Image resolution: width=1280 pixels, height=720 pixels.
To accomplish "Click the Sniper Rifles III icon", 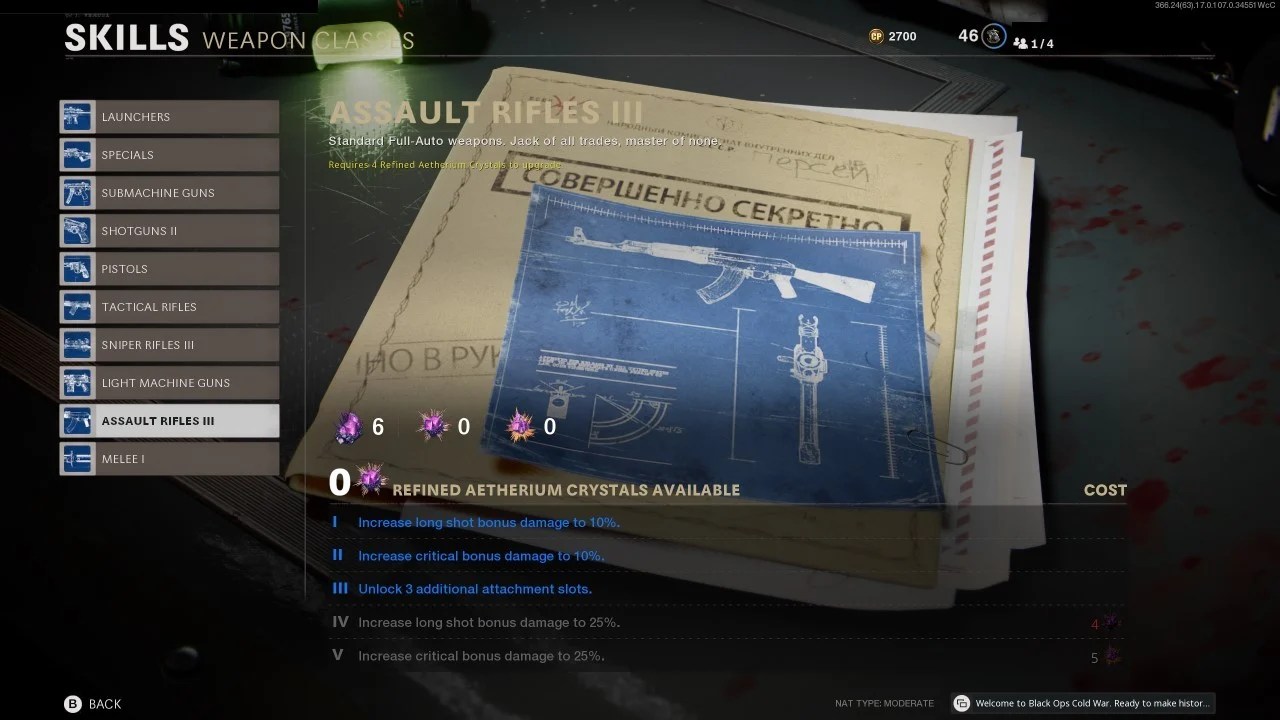I will [76, 345].
